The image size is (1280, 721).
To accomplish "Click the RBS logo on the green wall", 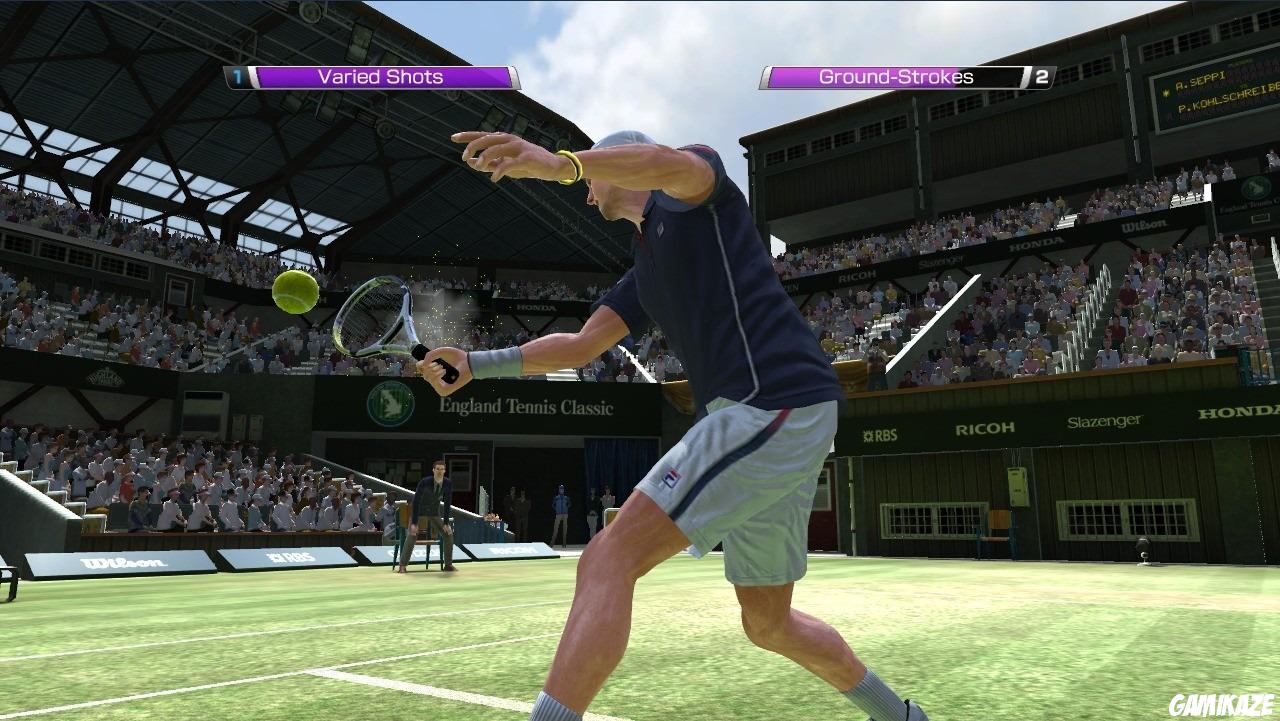I will click(880, 434).
